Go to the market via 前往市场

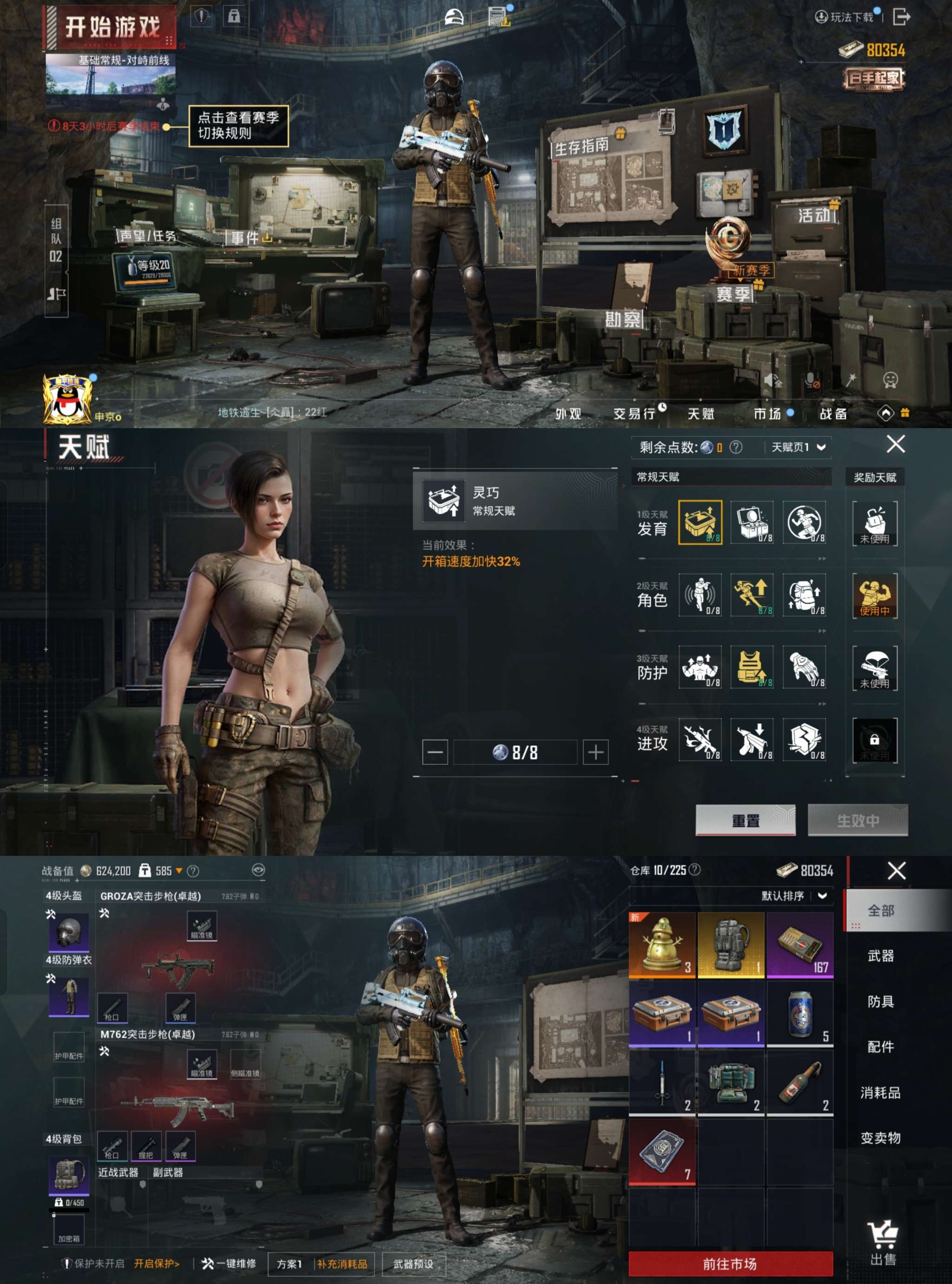(x=730, y=1264)
